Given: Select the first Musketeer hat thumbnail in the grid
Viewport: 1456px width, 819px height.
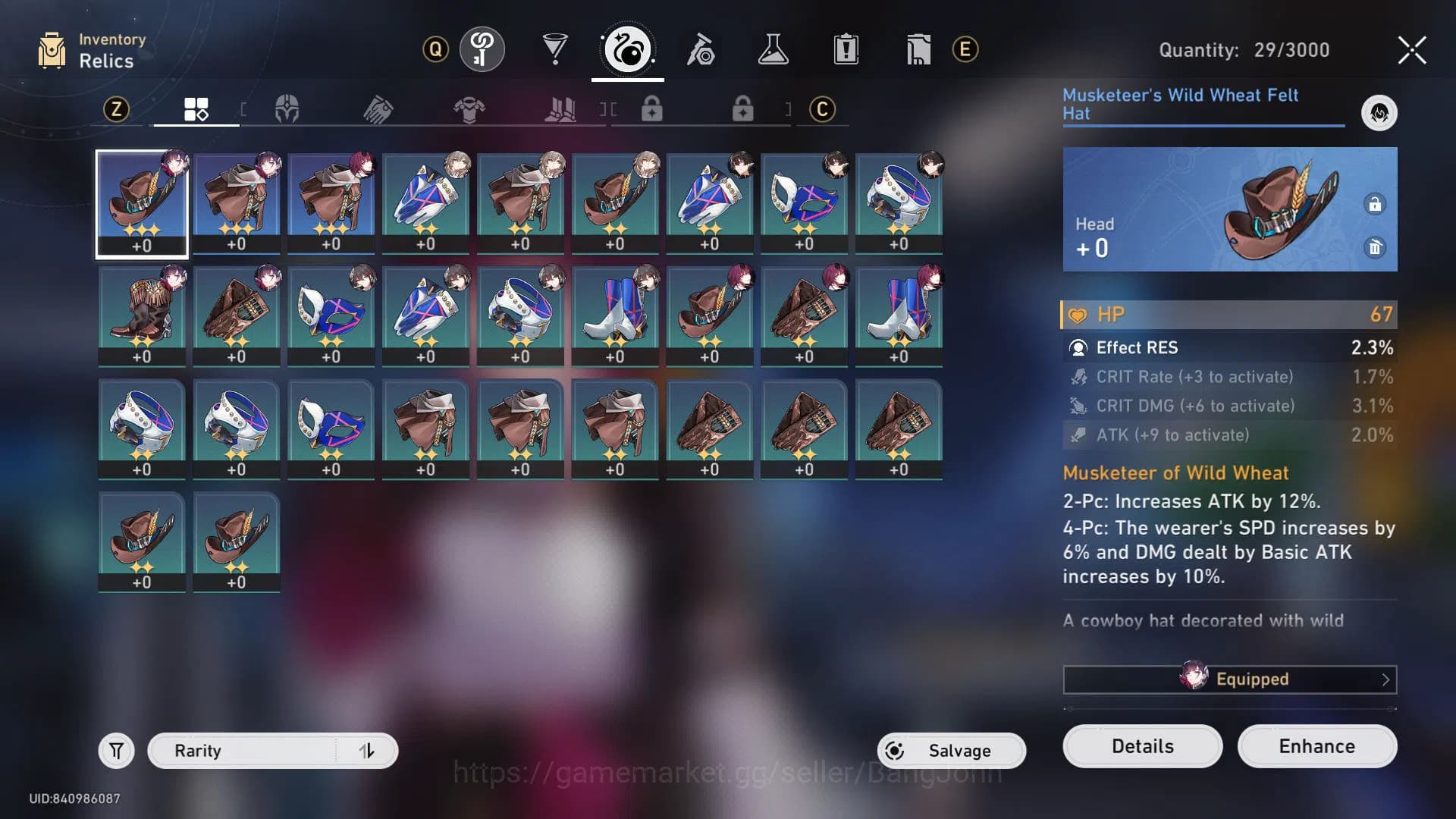Looking at the screenshot, I should [x=141, y=201].
